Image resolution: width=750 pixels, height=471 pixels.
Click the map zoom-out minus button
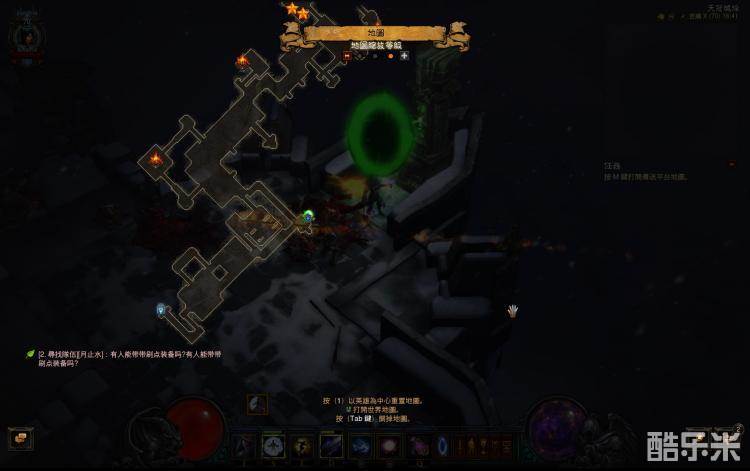tap(347, 56)
